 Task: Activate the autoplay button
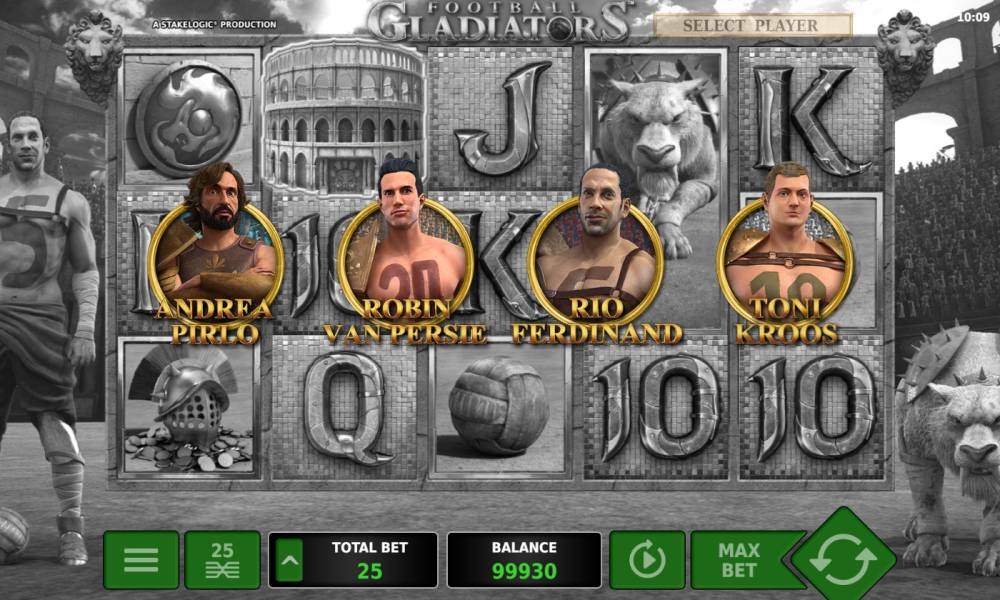647,560
